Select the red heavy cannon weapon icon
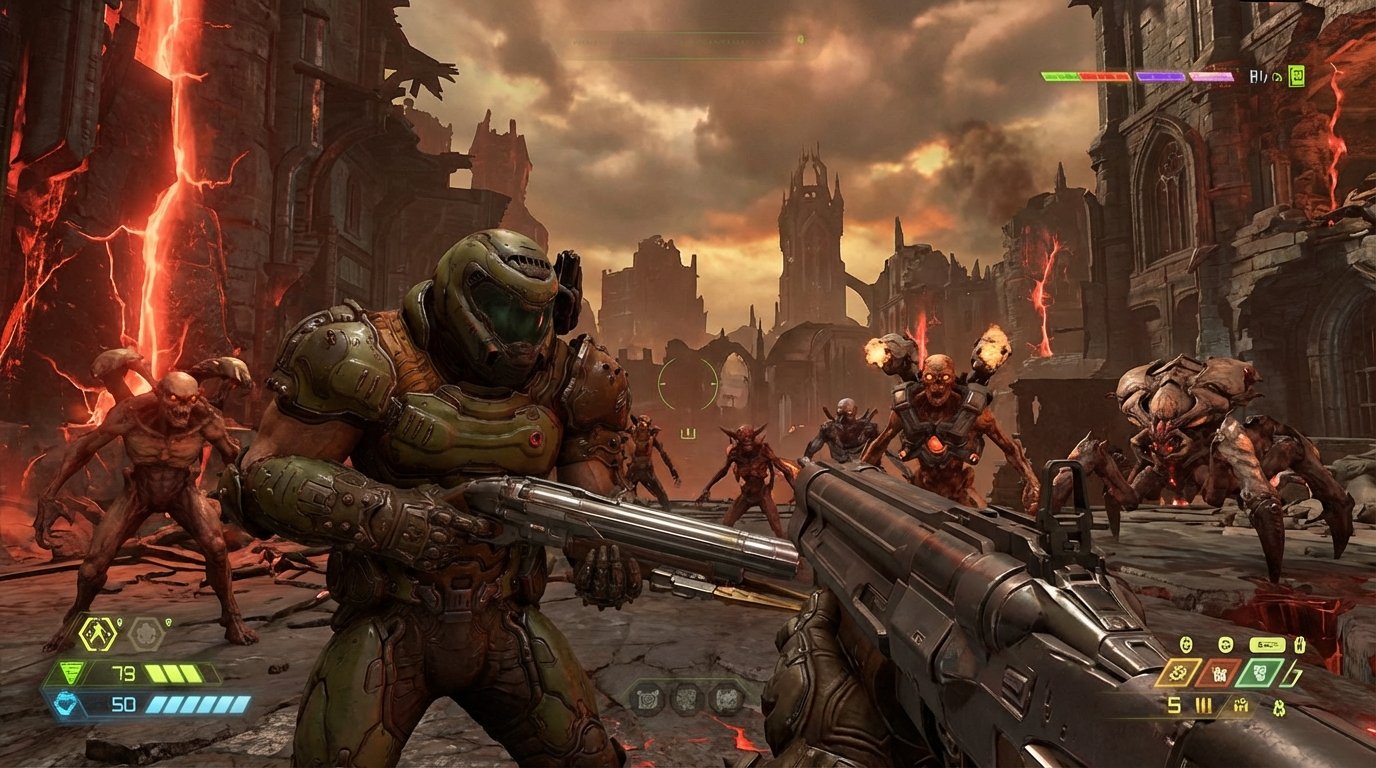Image resolution: width=1376 pixels, height=768 pixels. [1219, 673]
